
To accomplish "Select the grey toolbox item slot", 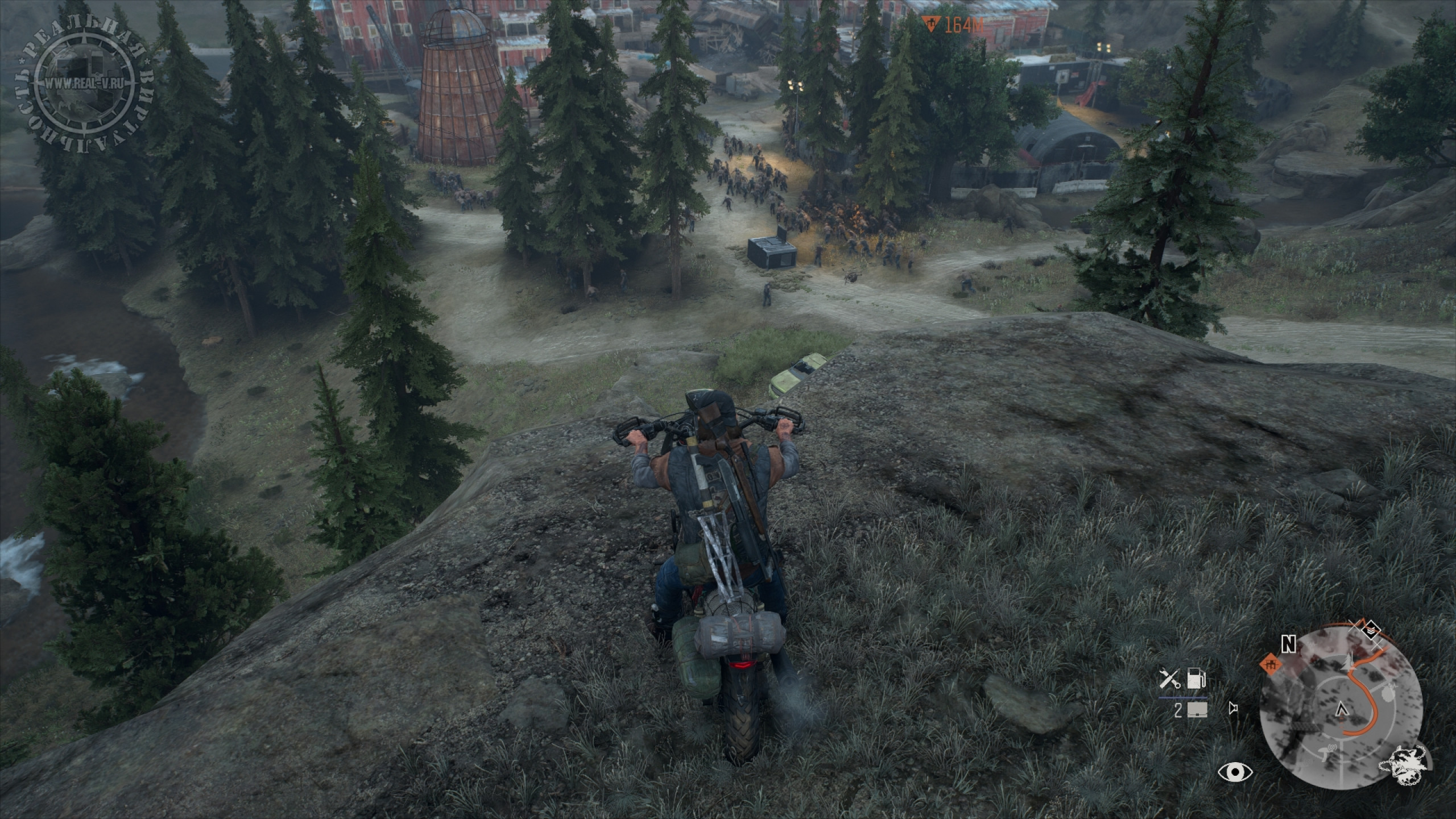I will (x=1196, y=710).
